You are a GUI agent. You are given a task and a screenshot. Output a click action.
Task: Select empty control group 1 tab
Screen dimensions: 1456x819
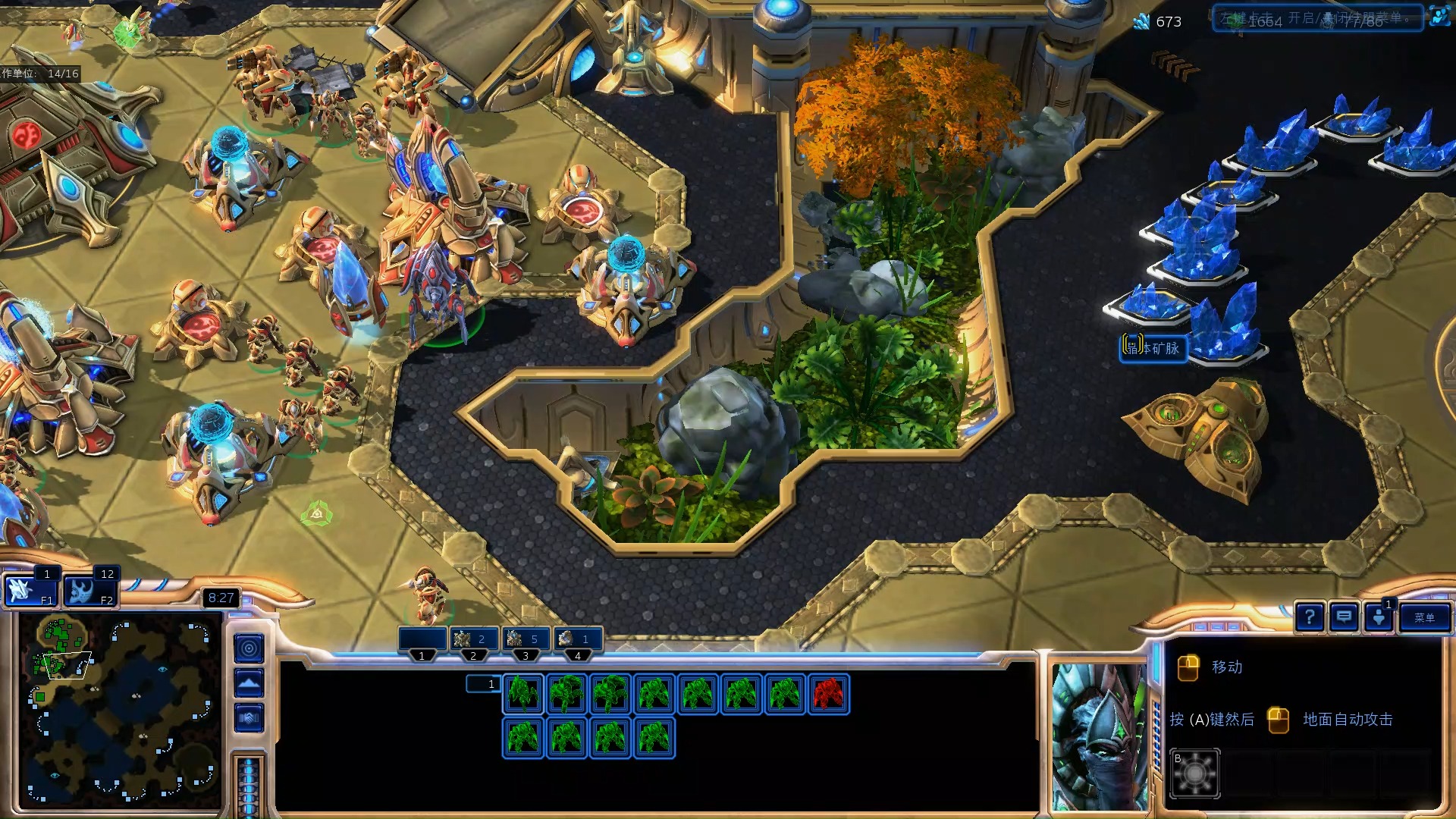coord(422,641)
